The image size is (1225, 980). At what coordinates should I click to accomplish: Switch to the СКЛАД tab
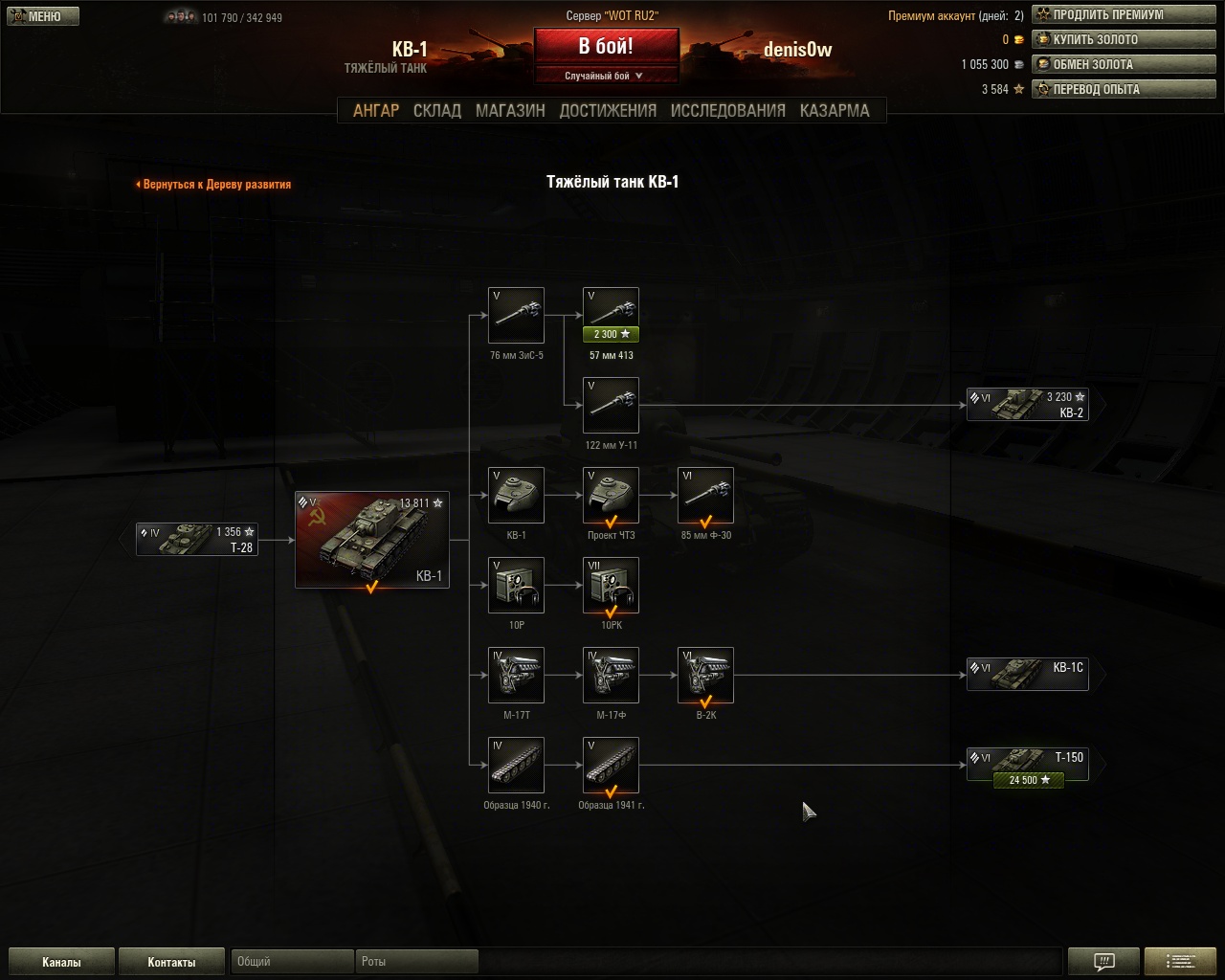(436, 110)
